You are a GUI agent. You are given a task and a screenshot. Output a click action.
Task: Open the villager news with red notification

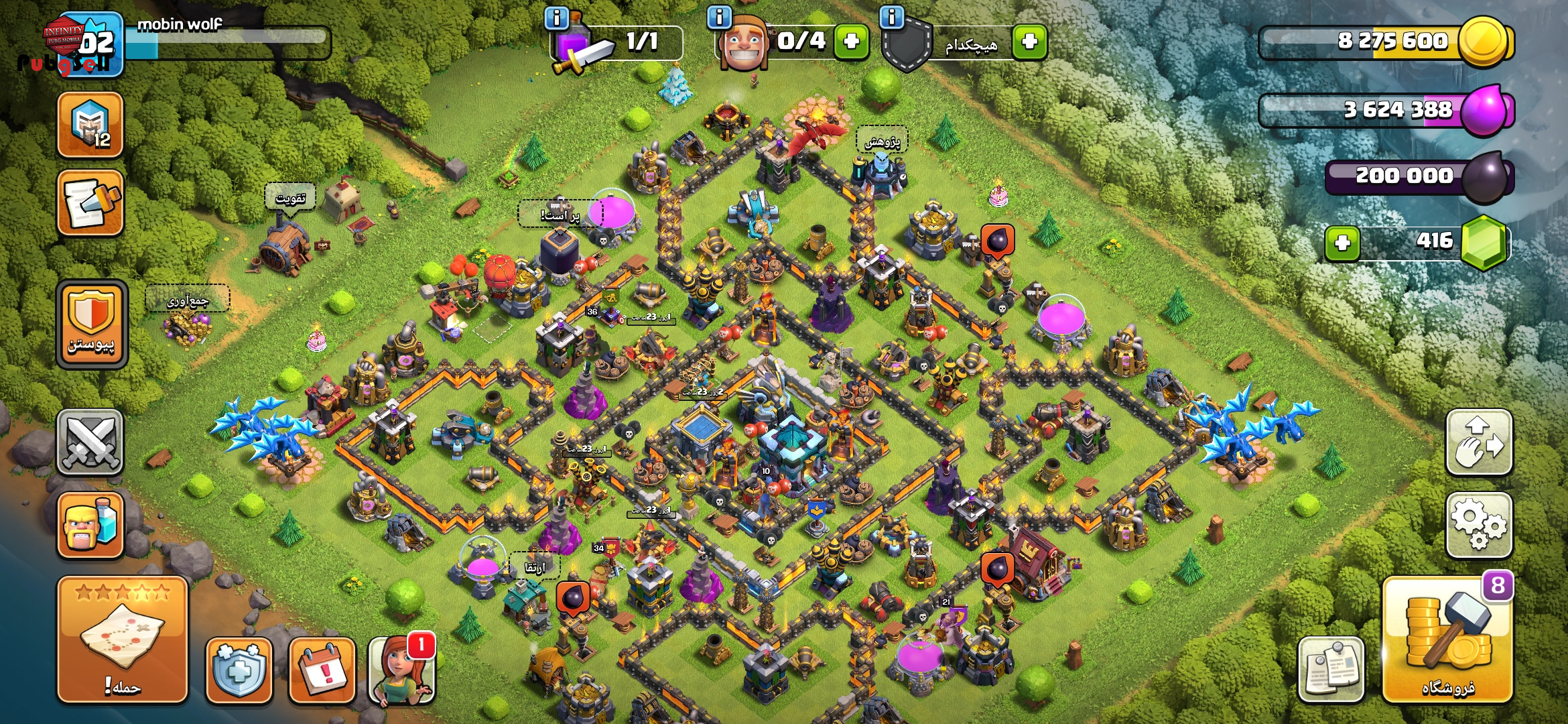click(x=401, y=670)
